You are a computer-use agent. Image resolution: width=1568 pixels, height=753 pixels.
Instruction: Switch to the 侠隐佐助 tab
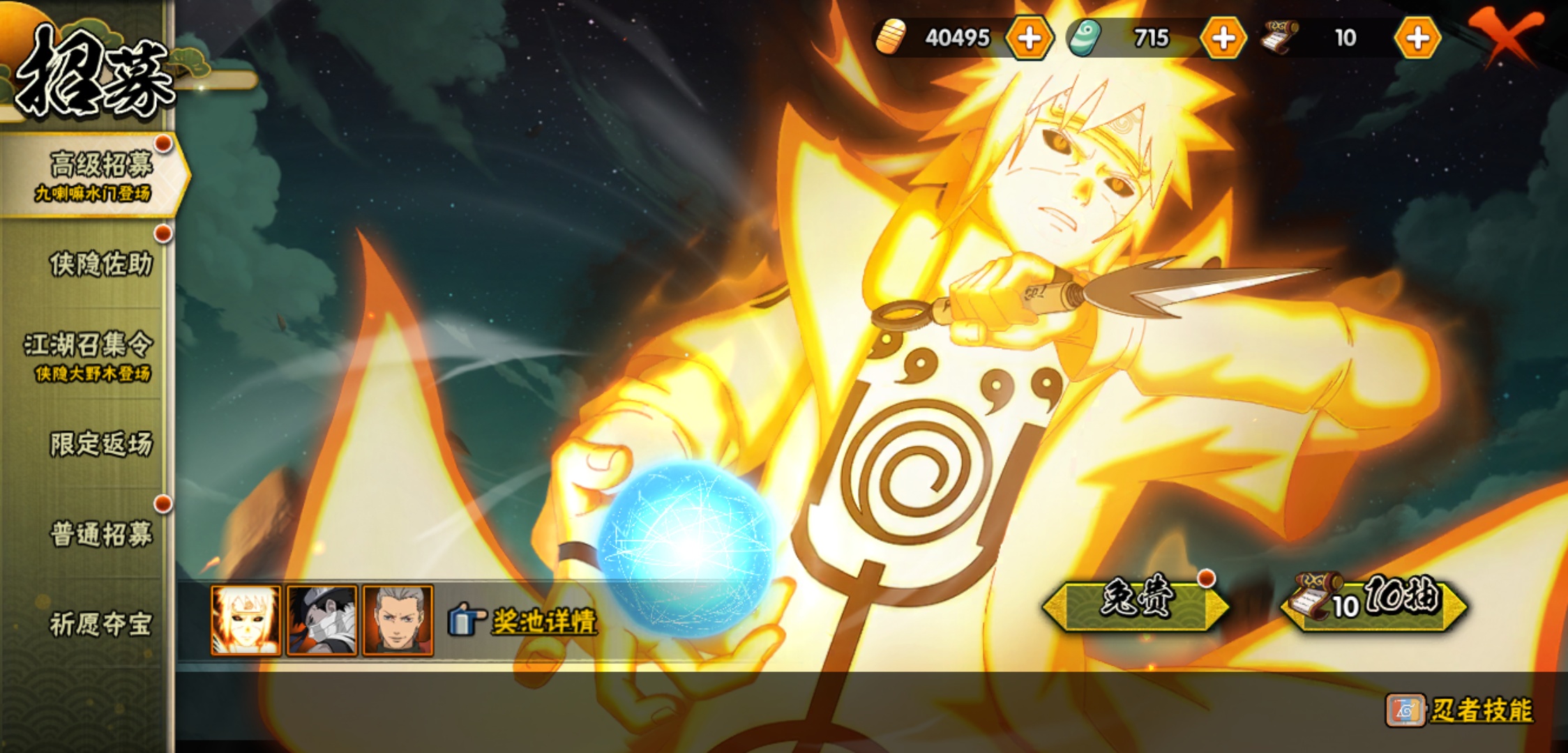pos(100,264)
